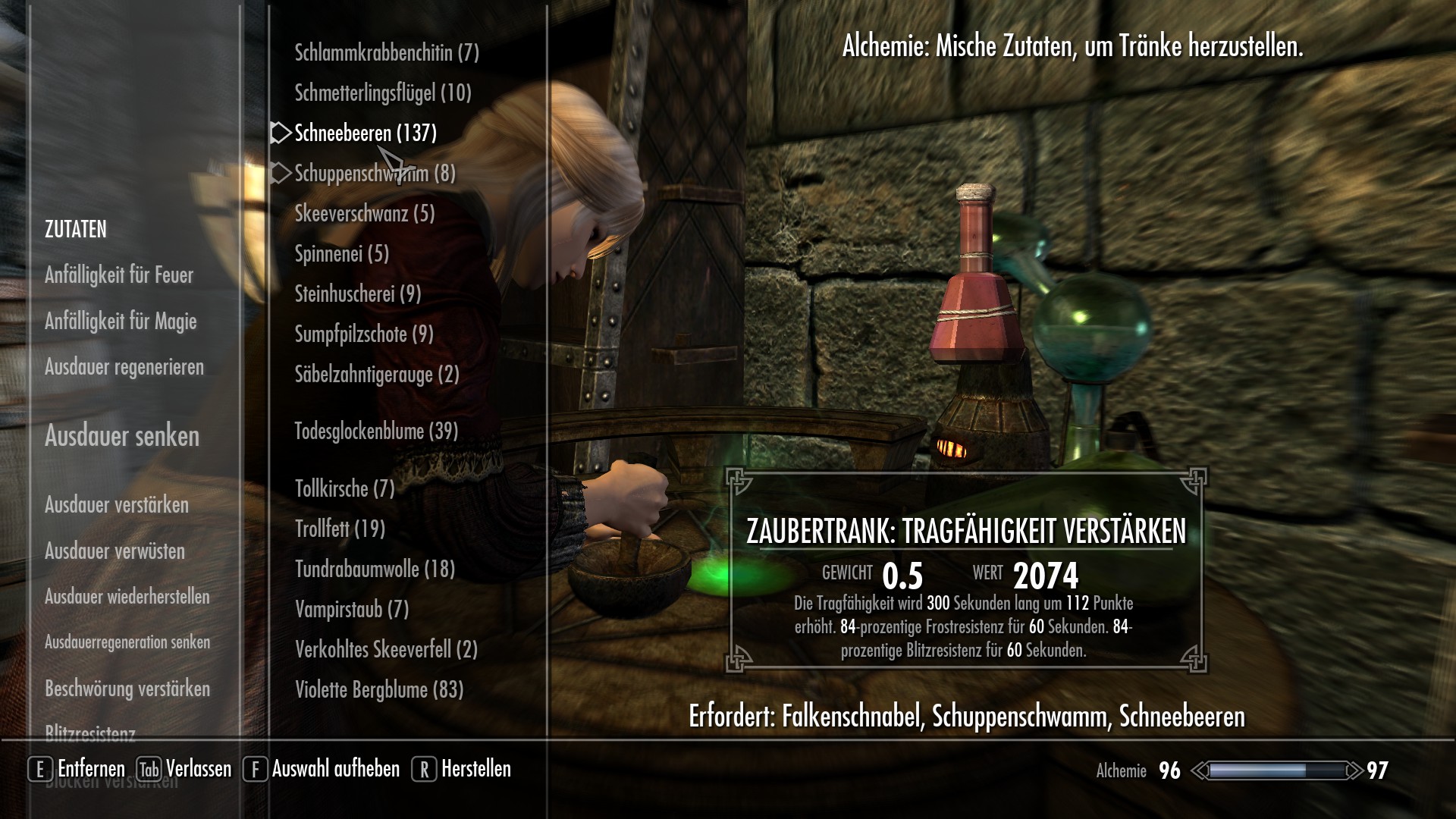Screen dimensions: 1456x819
Task: Deselect the Schneebeeren ingredient
Action: 364,133
